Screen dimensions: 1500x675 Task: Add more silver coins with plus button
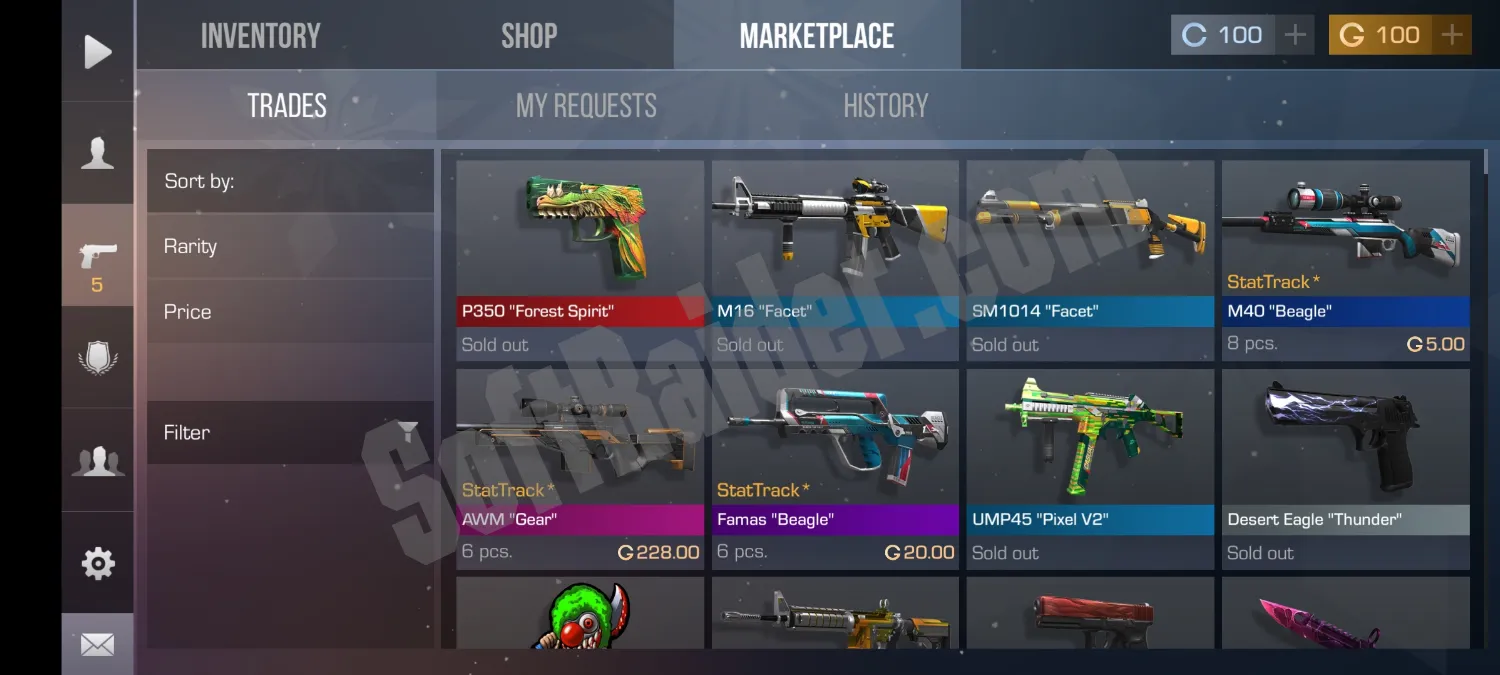(1295, 36)
